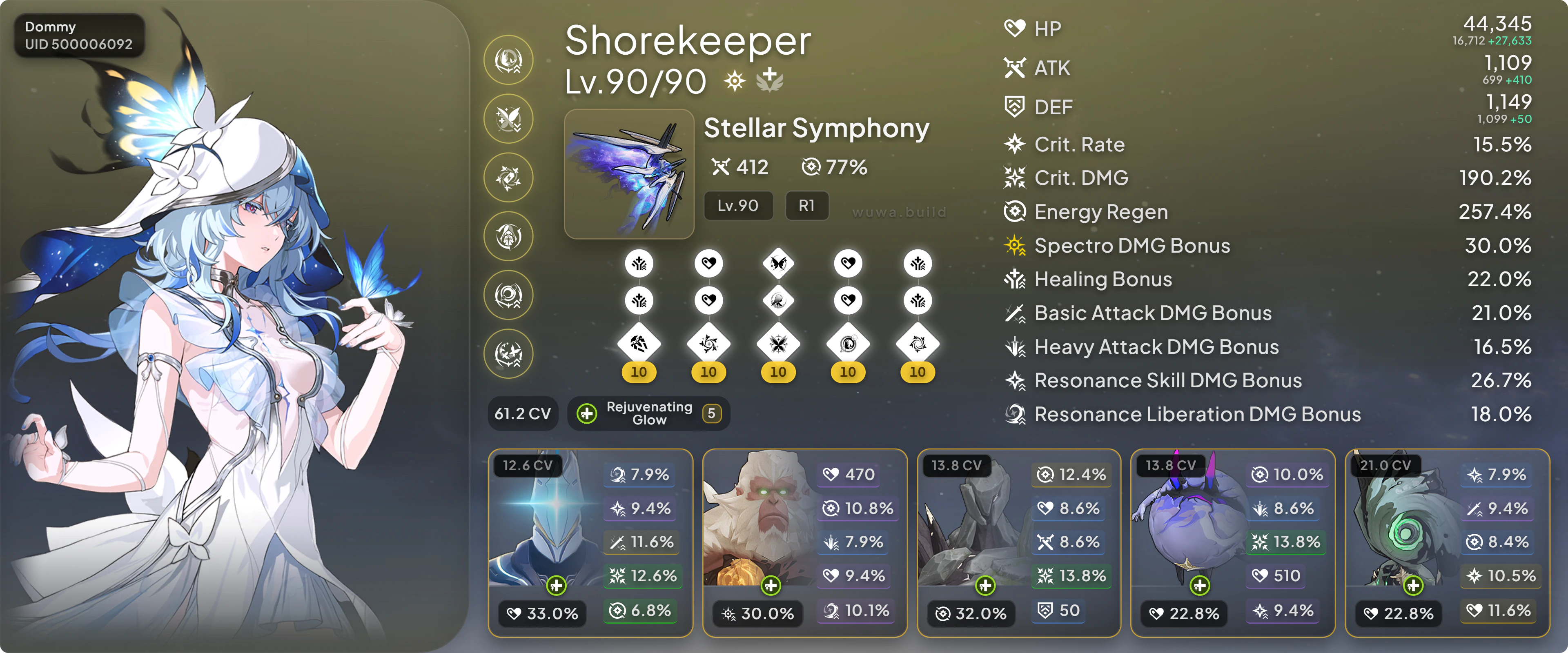The height and width of the screenshot is (653, 1568).
Task: Select the Dommy player UID tag
Action: (x=79, y=35)
